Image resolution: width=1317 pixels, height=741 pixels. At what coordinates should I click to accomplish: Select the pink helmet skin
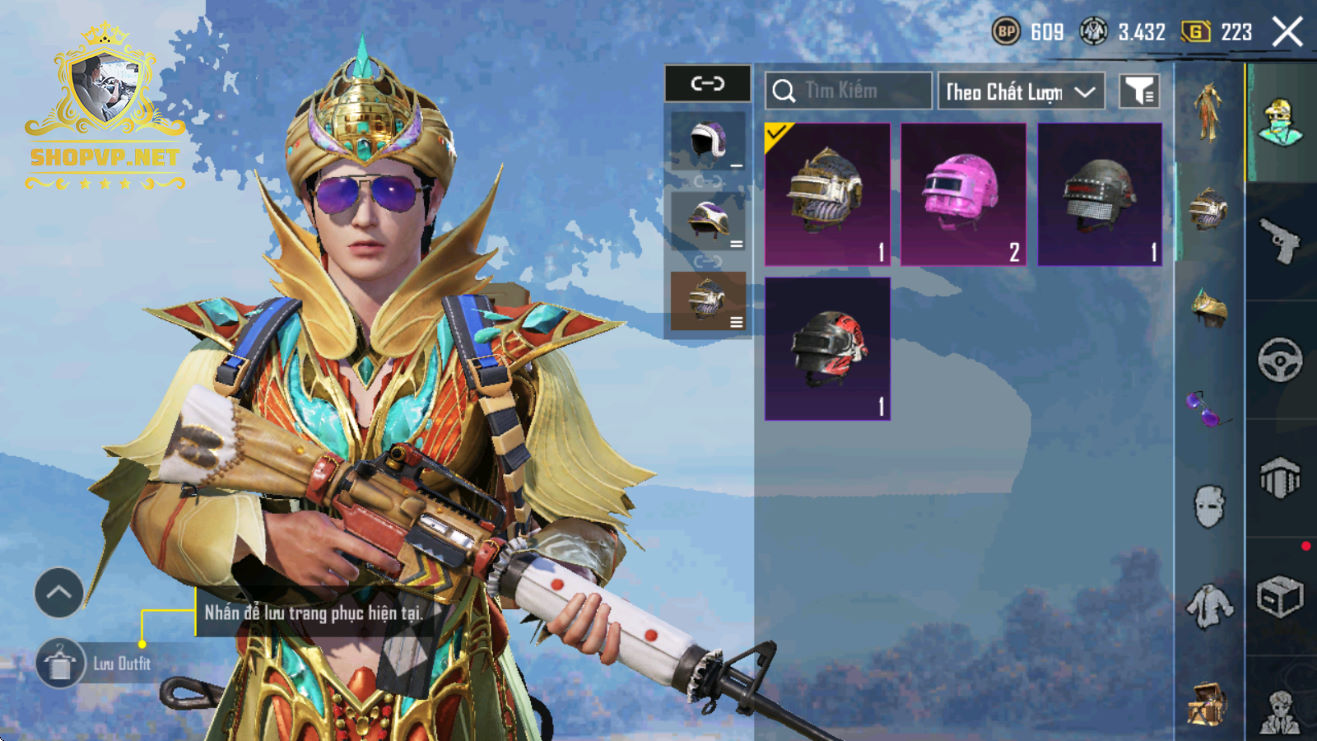[x=964, y=195]
